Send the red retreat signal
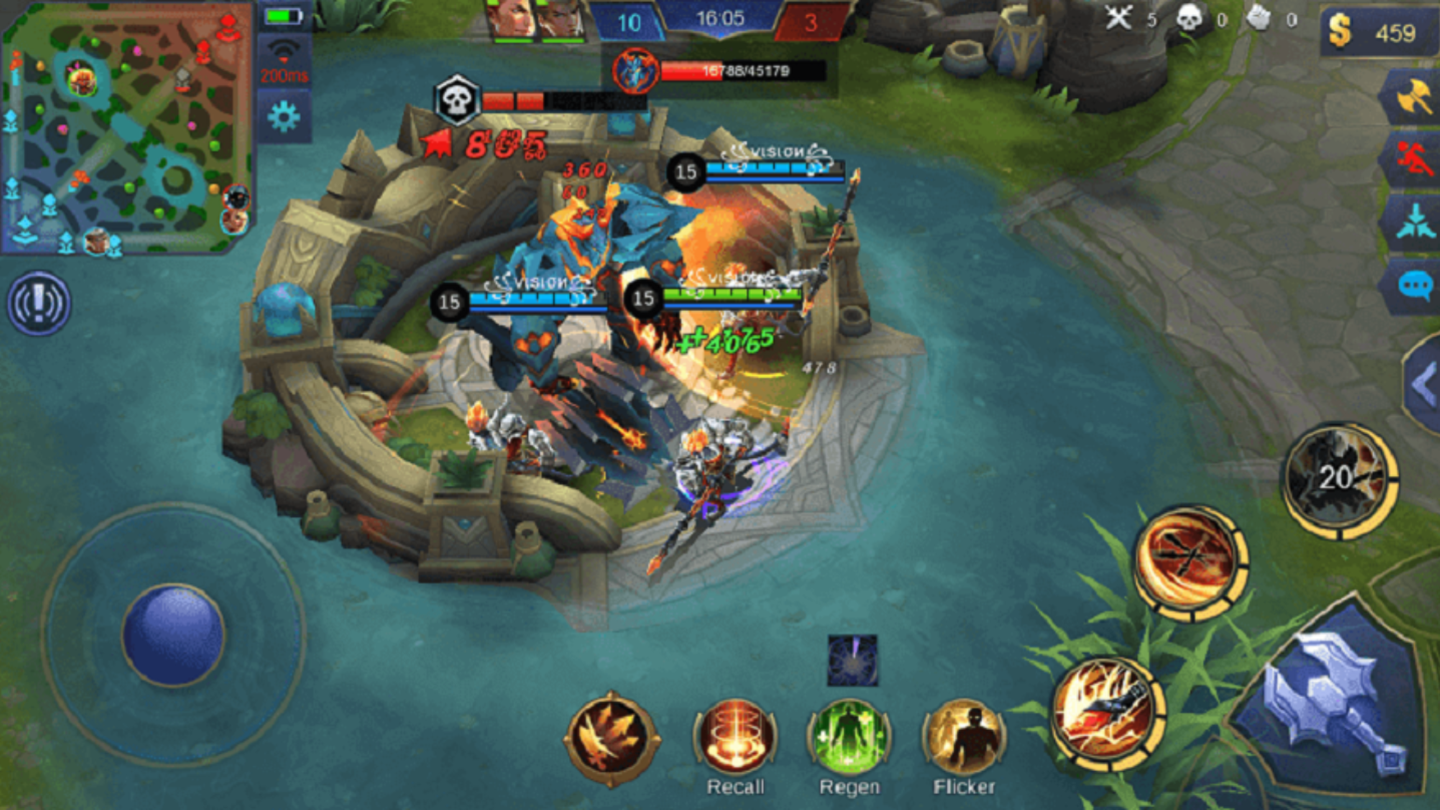Viewport: 1440px width, 810px height. coord(1410,160)
